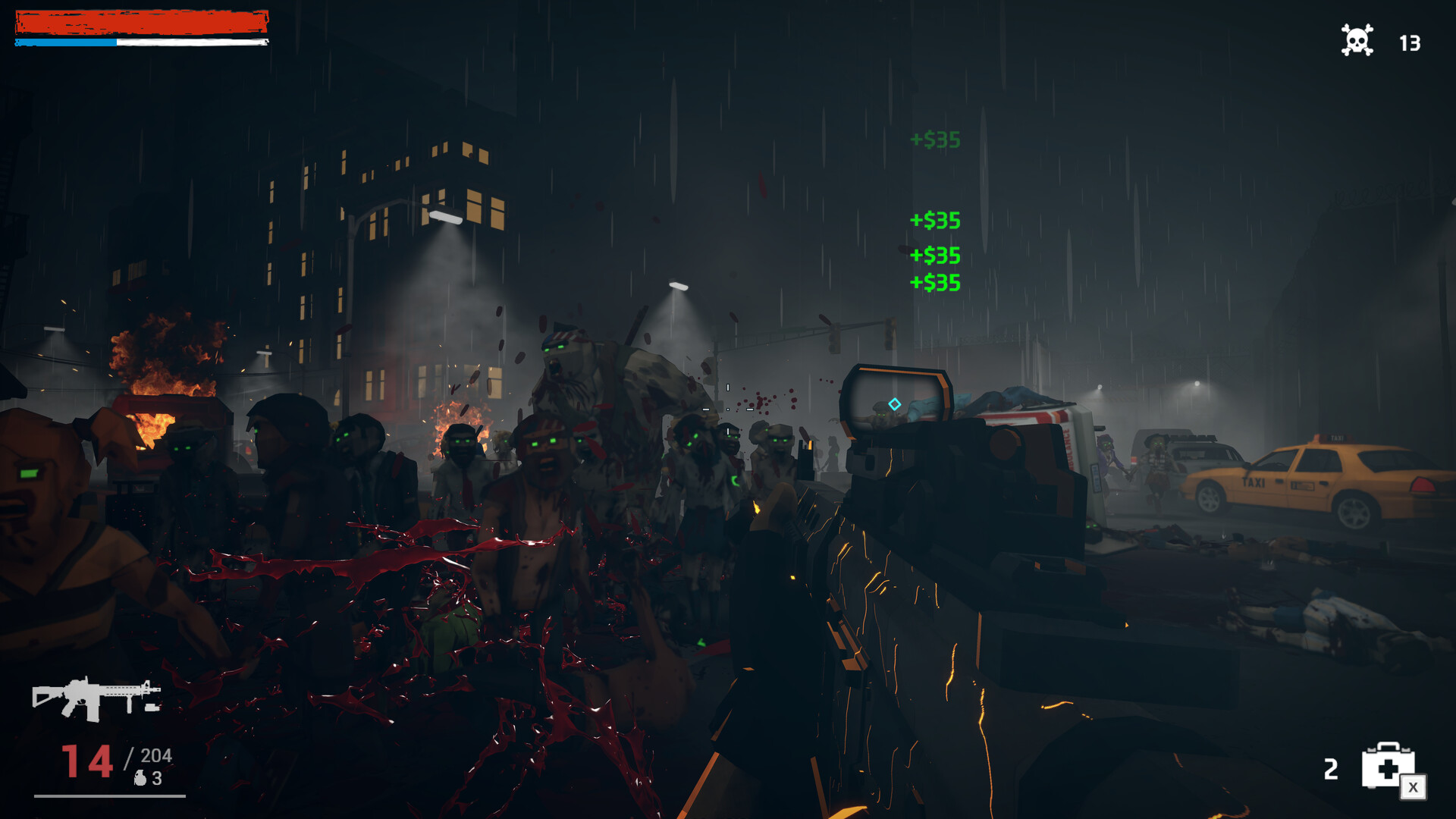The height and width of the screenshot is (819, 1456).
Task: Click the grenade icon near ammo count
Action: coord(140,777)
